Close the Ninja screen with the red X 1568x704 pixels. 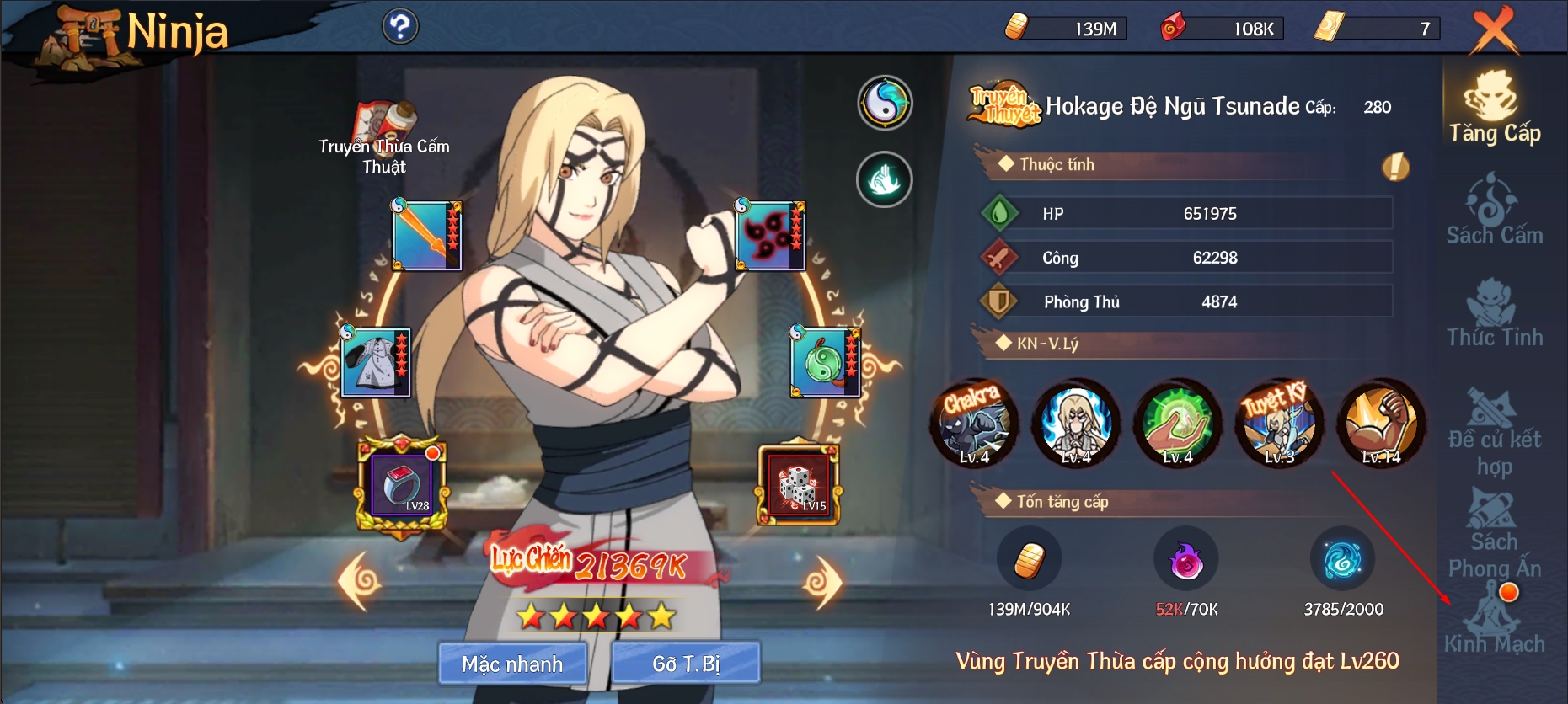1494,30
